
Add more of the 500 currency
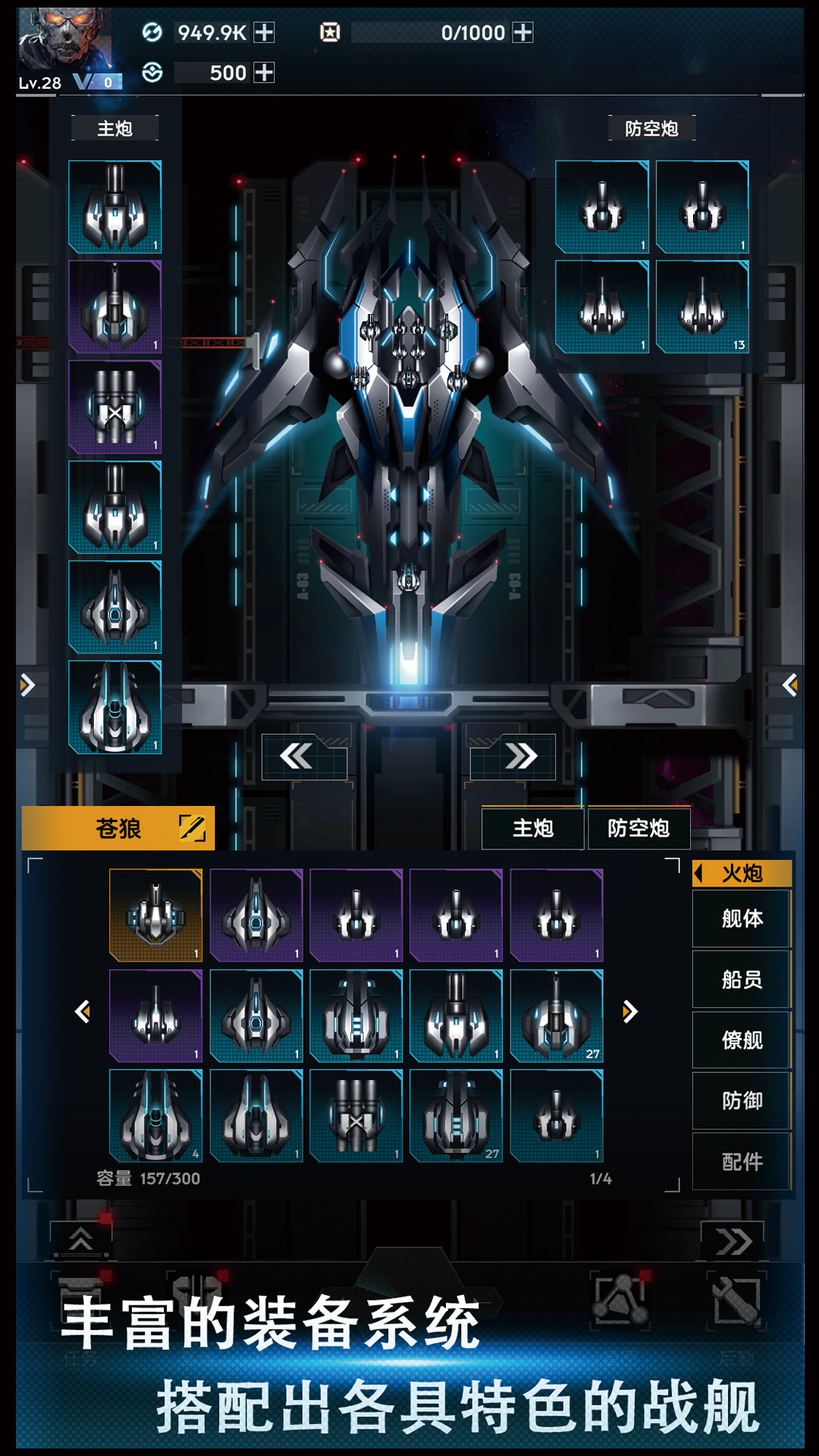(264, 73)
